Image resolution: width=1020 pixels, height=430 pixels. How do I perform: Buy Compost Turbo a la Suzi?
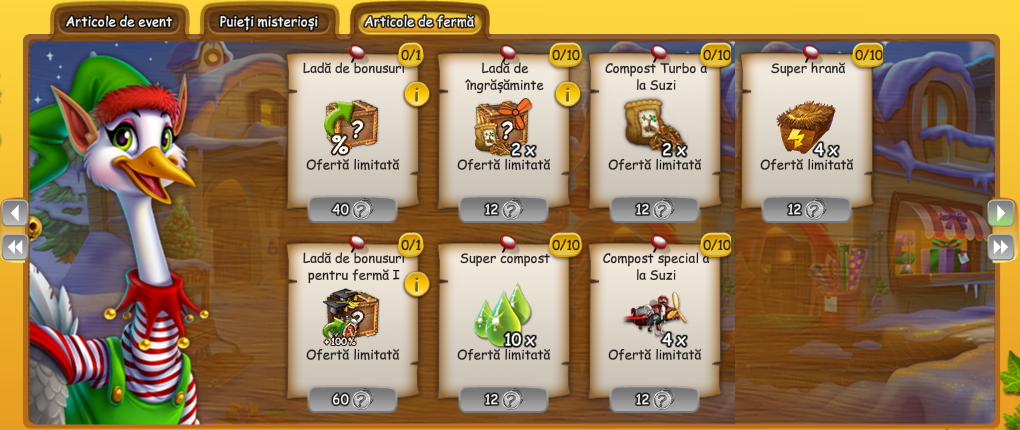[654, 210]
